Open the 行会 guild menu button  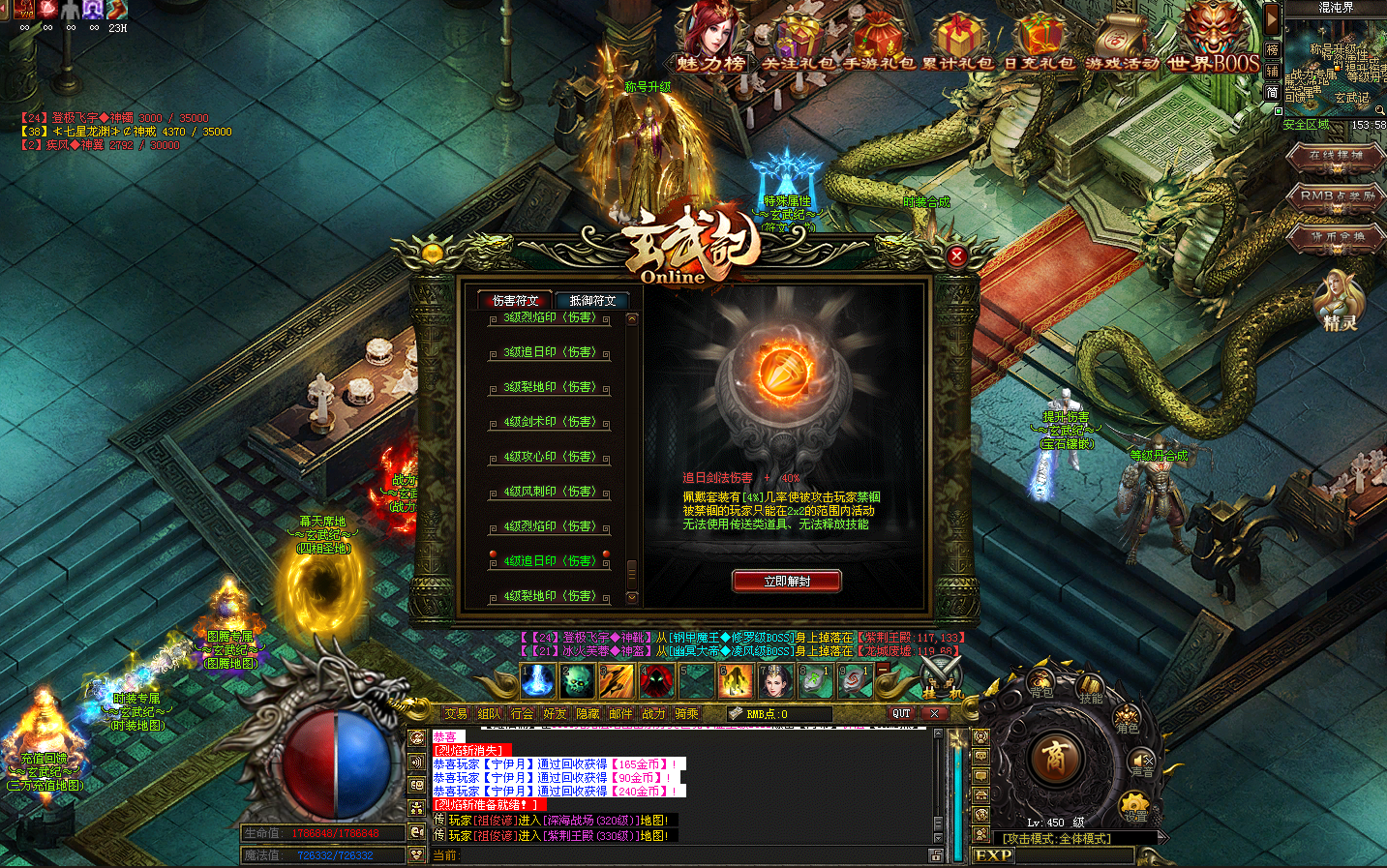522,714
